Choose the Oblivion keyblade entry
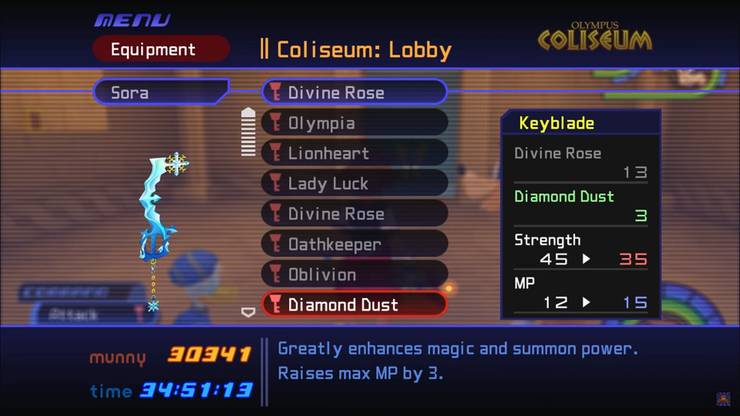The image size is (740, 416). coord(354,274)
